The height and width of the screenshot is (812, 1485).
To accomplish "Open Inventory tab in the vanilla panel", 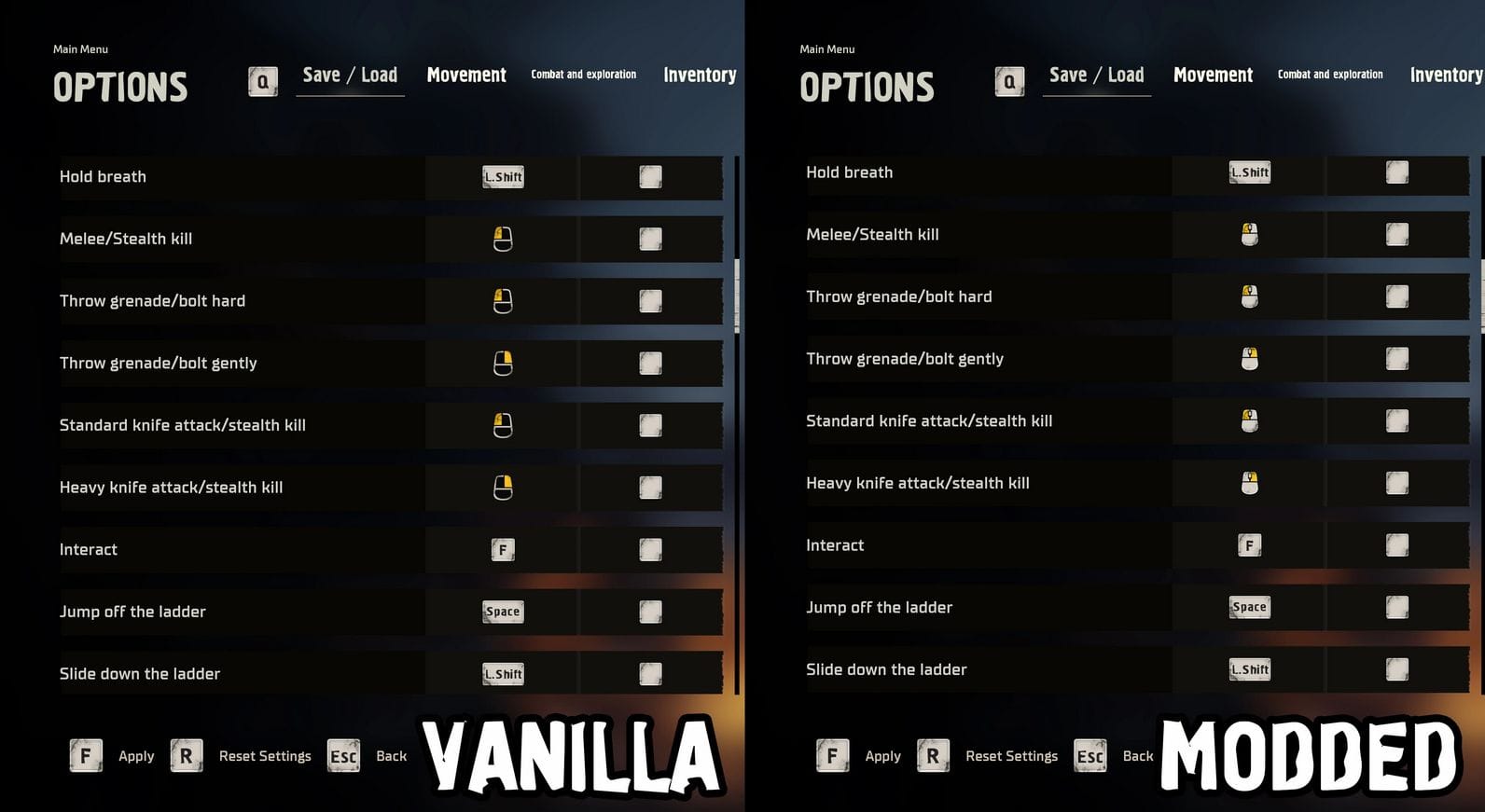I will tap(700, 76).
